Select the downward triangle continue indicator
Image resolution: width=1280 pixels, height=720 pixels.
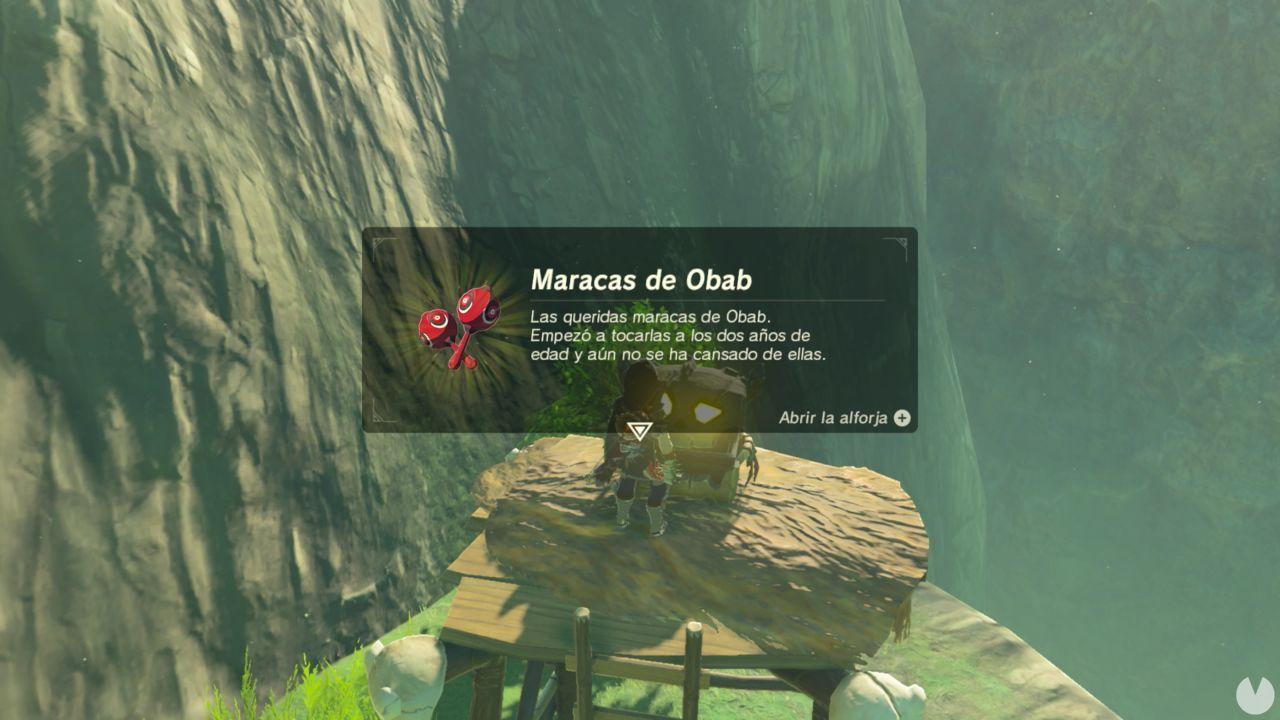point(639,430)
